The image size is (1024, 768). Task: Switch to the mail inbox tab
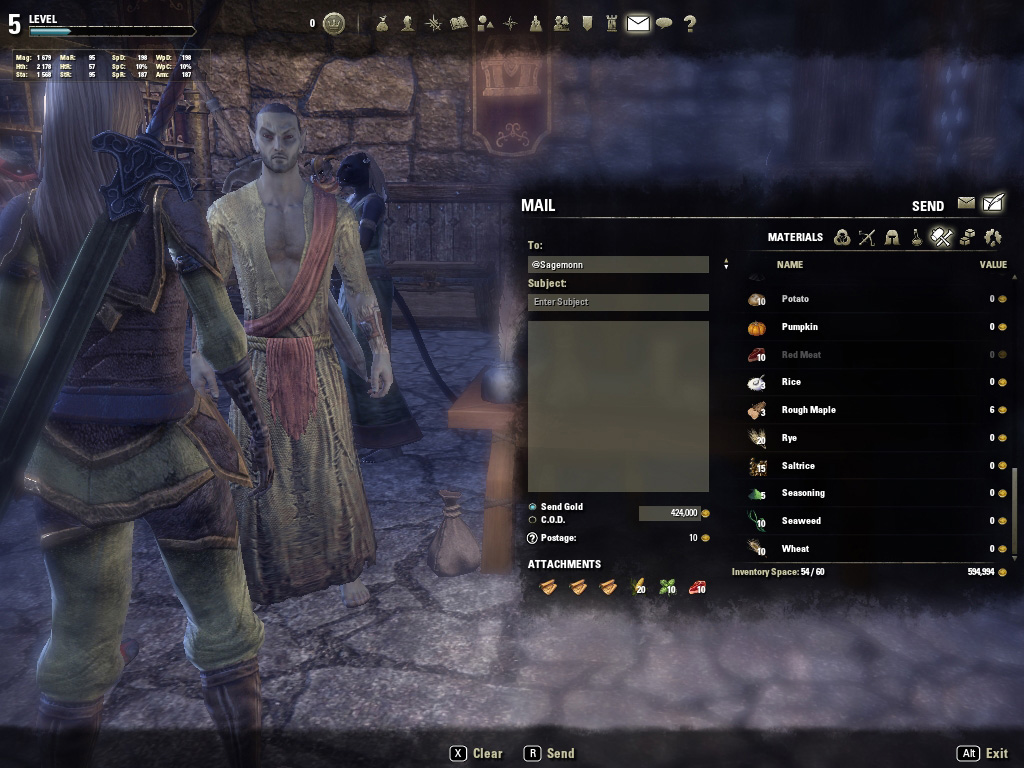(x=966, y=203)
